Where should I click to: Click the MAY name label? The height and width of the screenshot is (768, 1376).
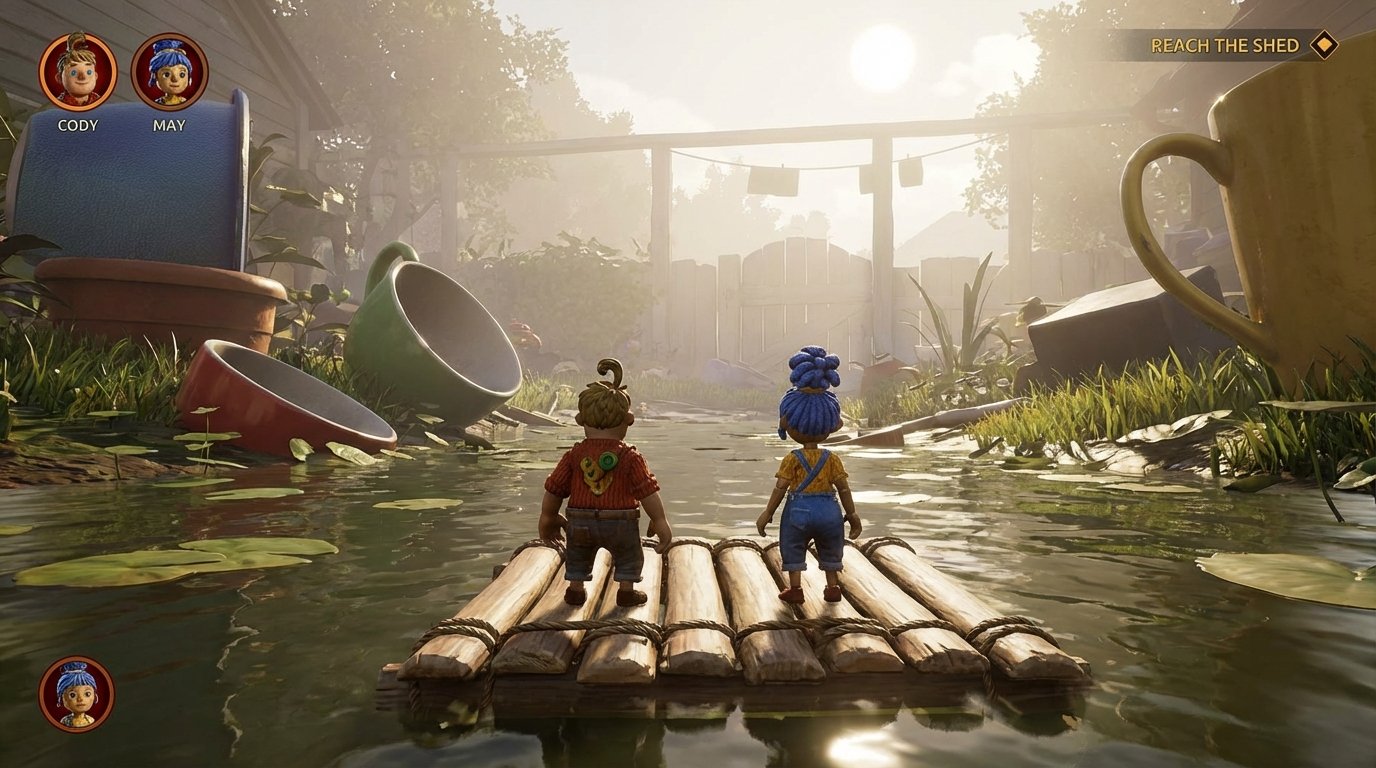tap(168, 127)
